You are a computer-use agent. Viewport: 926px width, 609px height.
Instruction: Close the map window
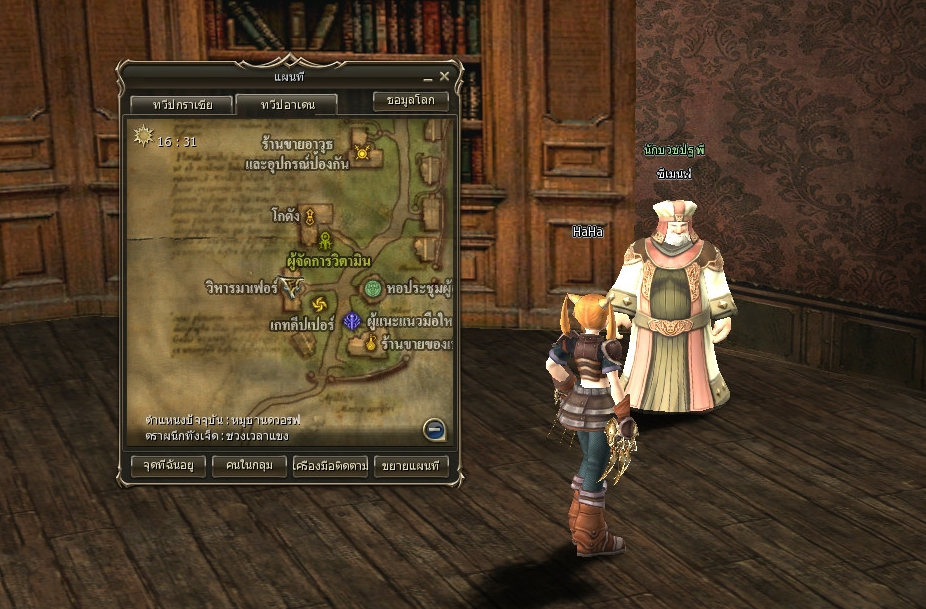click(444, 76)
